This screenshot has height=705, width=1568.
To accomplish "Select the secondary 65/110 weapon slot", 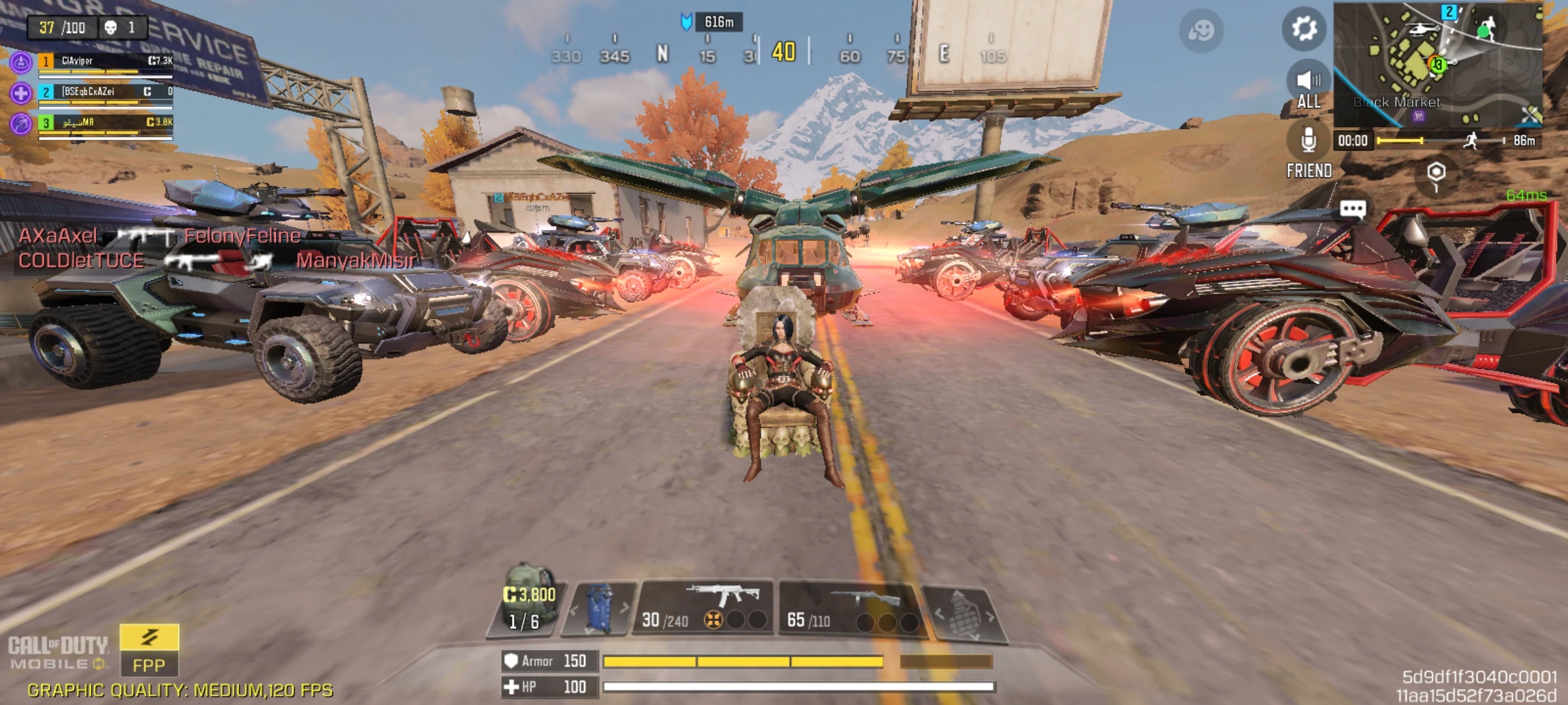I will 850,608.
